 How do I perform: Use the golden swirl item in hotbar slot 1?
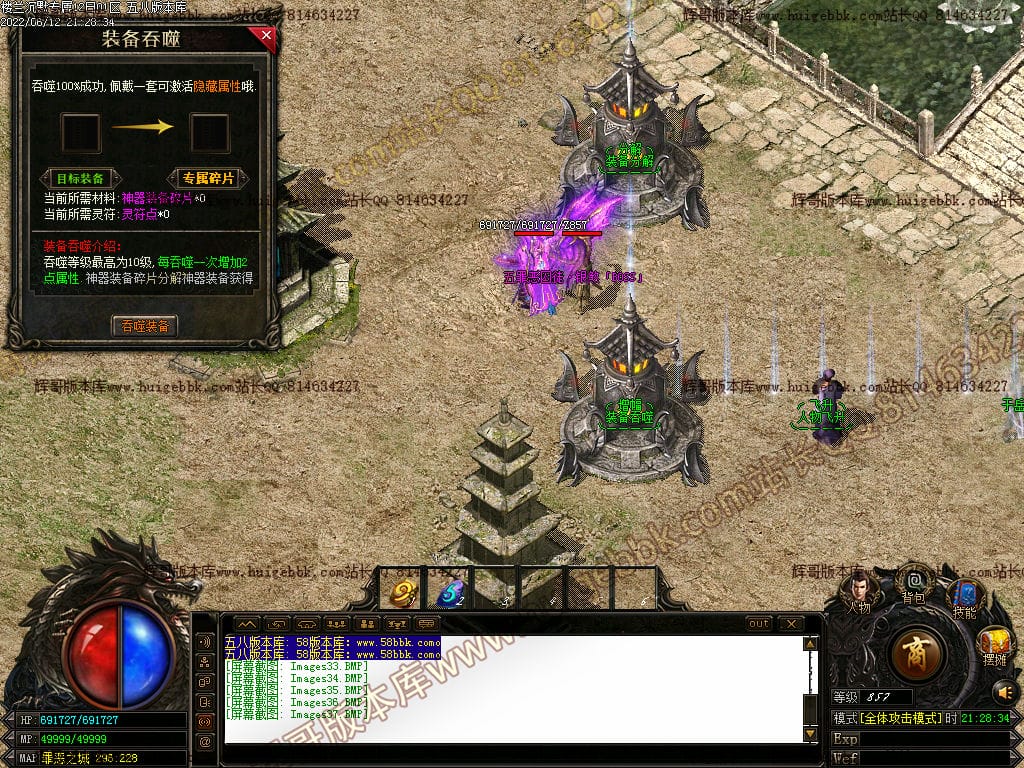(404, 593)
